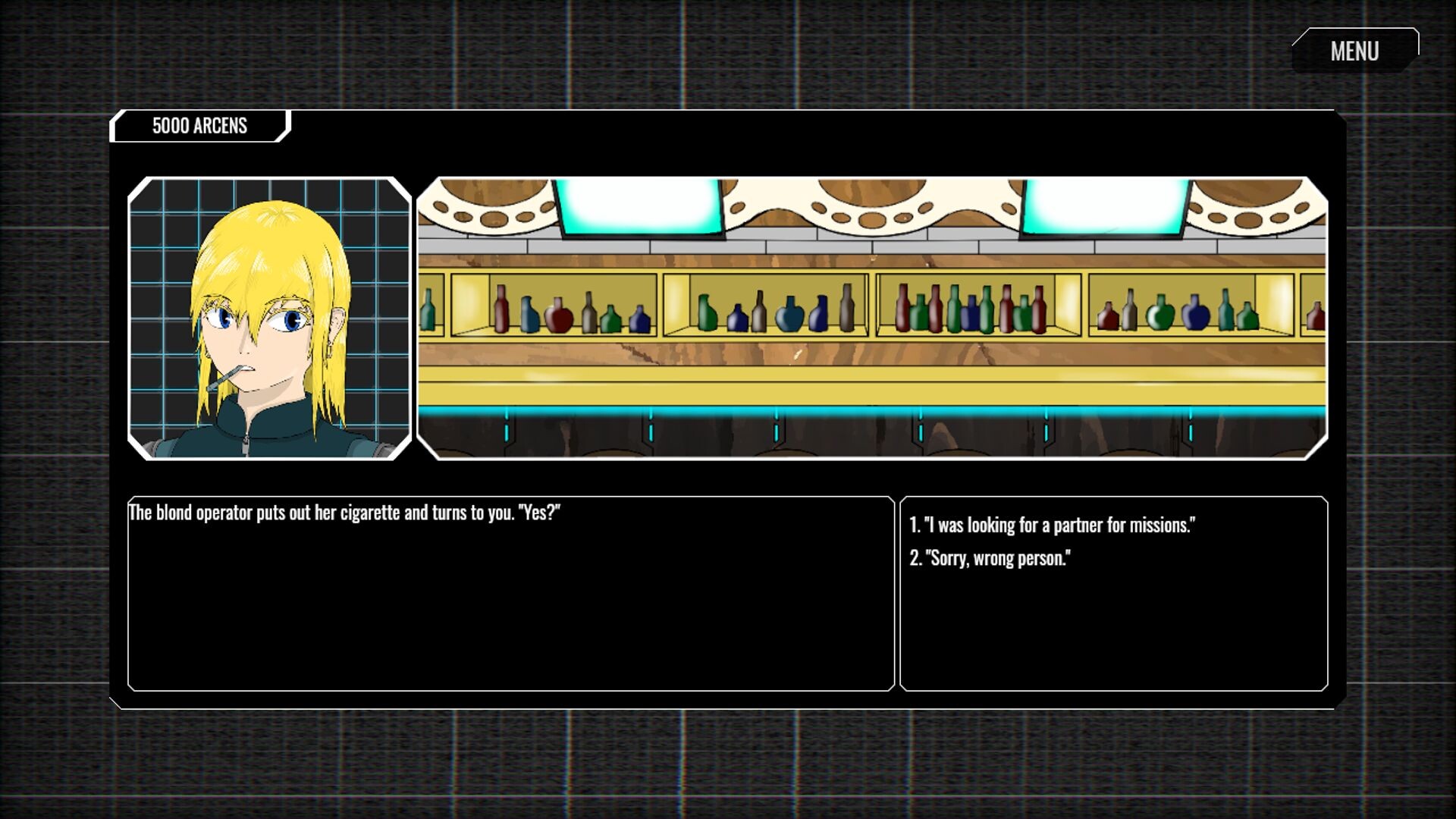Click the 5000 ARCENS currency display

(x=199, y=126)
